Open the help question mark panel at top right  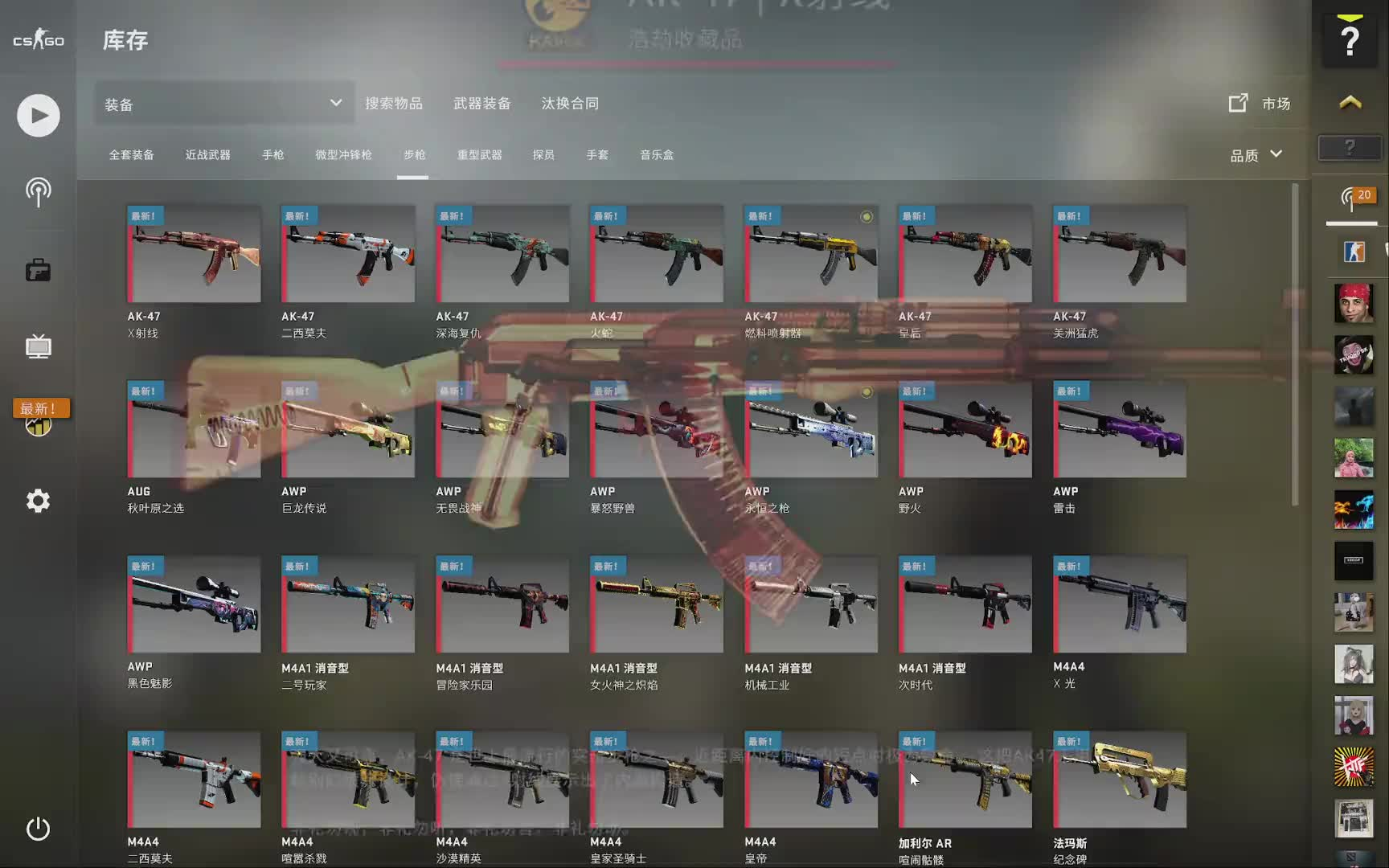[x=1350, y=38]
